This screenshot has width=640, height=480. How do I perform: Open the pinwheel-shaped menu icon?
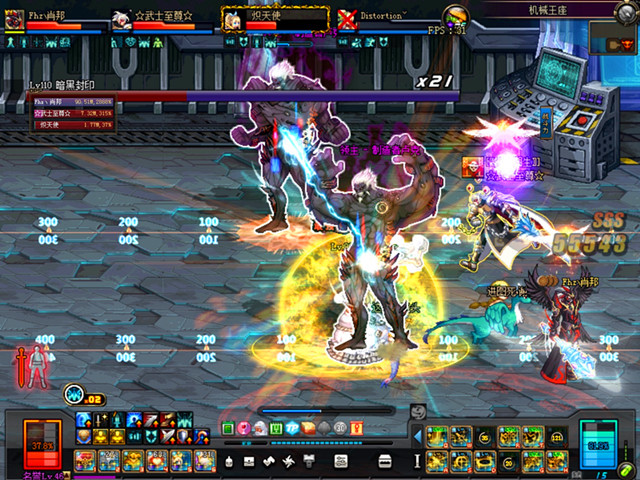tap(289, 461)
